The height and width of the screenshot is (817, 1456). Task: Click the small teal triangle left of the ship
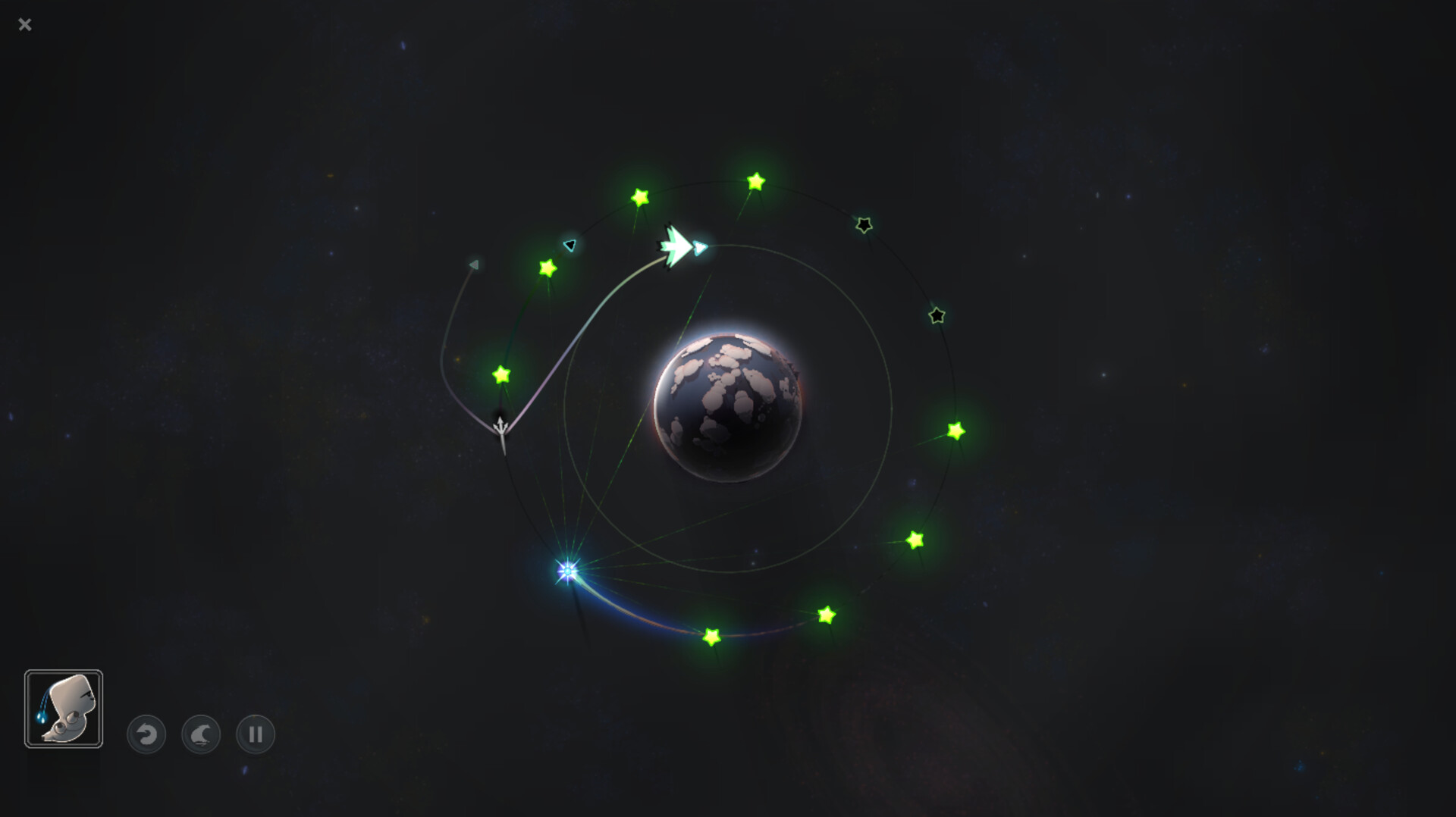tap(569, 245)
